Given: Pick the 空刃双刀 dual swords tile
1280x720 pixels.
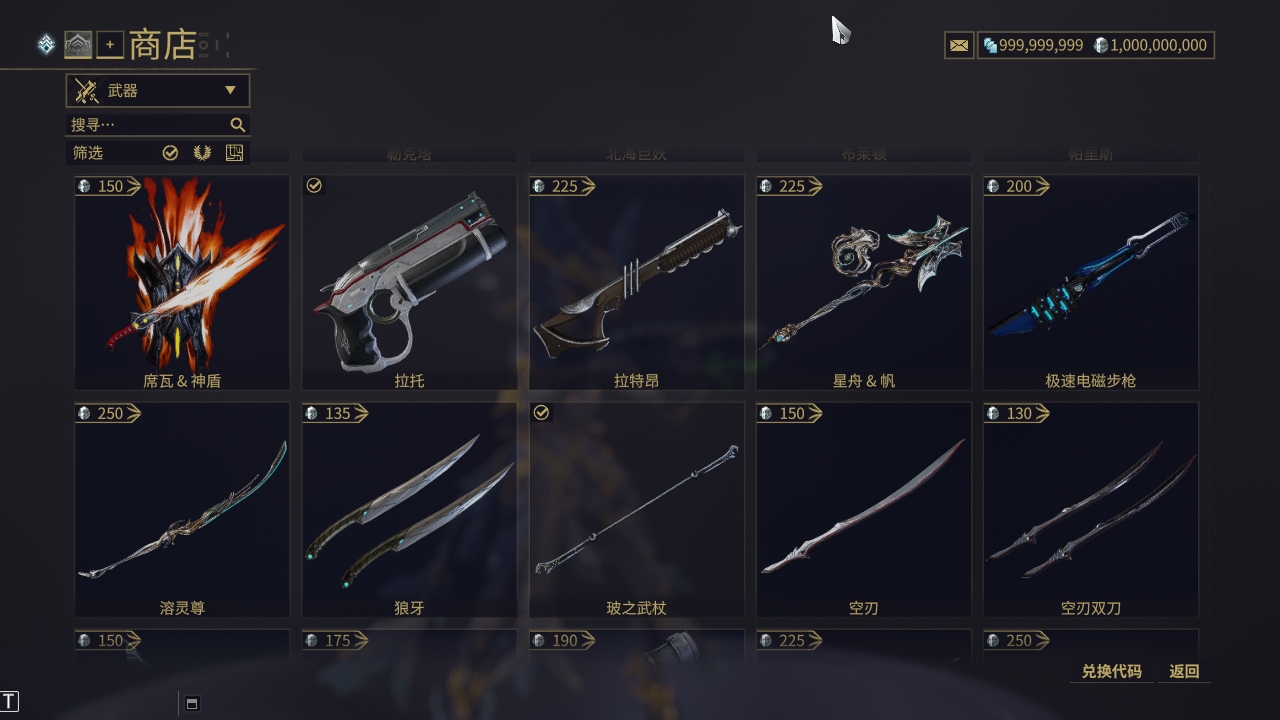Looking at the screenshot, I should point(1090,509).
